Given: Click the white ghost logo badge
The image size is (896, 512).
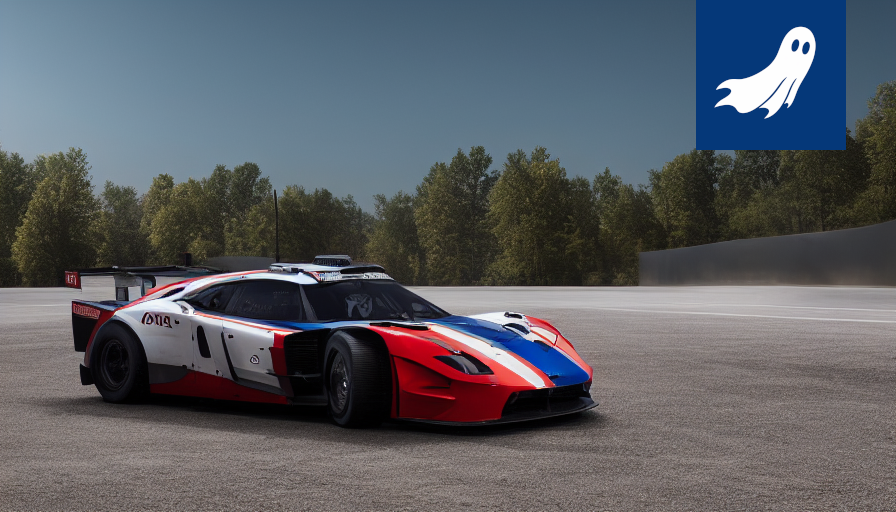Looking at the screenshot, I should coord(770,74).
